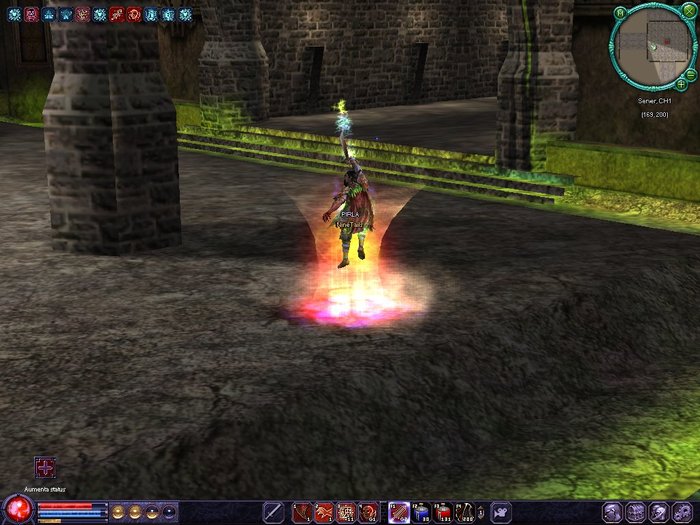
Task: Click the circular minimap display
Action: 648,44
